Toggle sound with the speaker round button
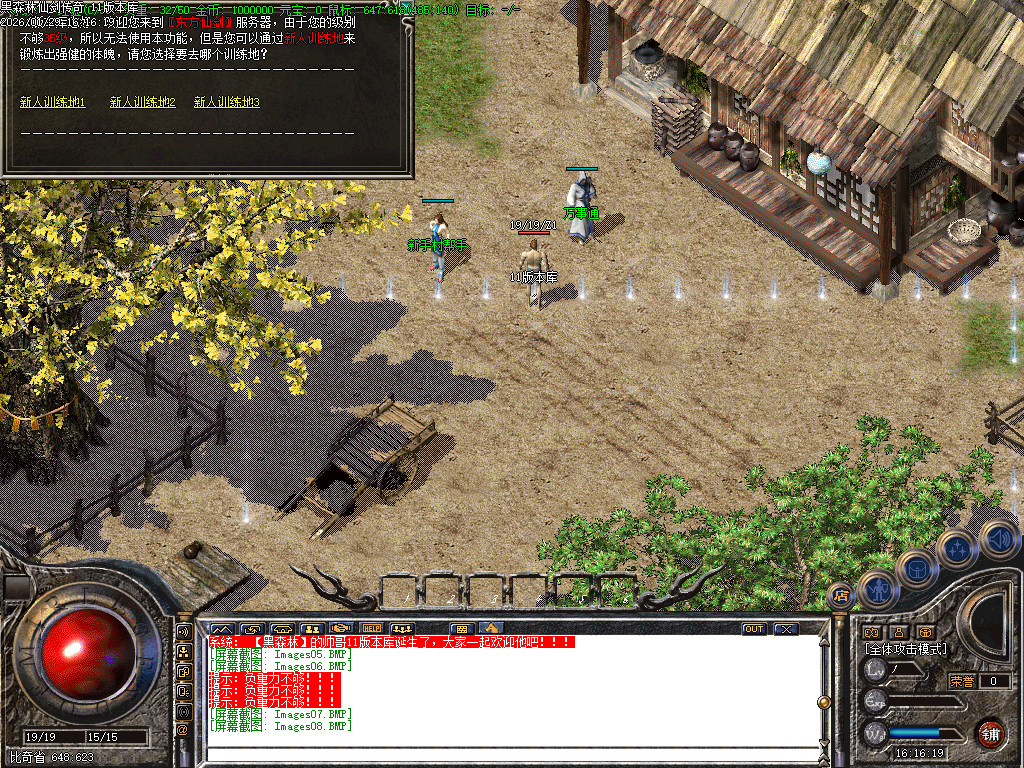Screen dimensions: 1024x768 [996, 538]
